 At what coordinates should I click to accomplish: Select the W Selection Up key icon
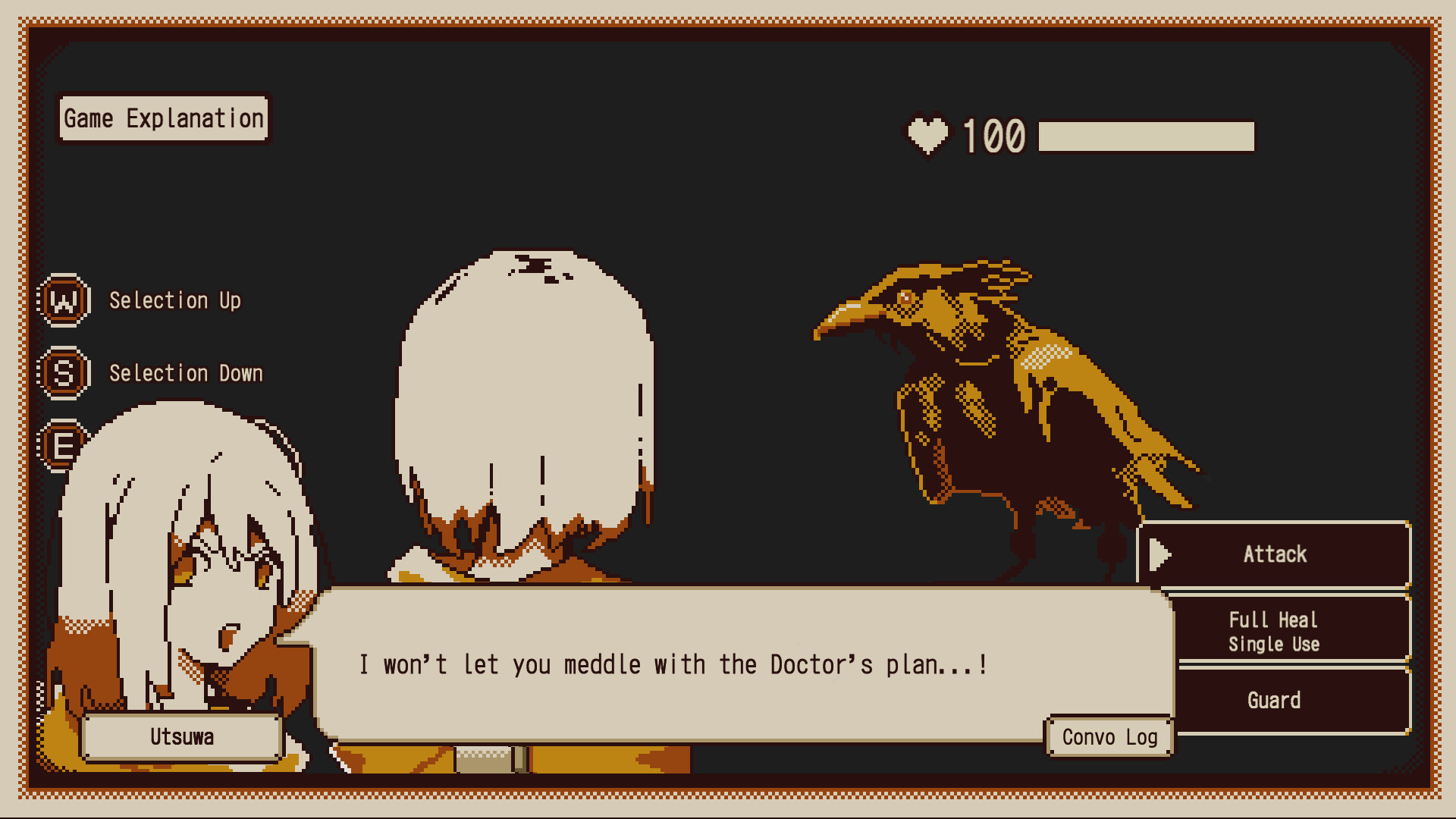coord(64,300)
